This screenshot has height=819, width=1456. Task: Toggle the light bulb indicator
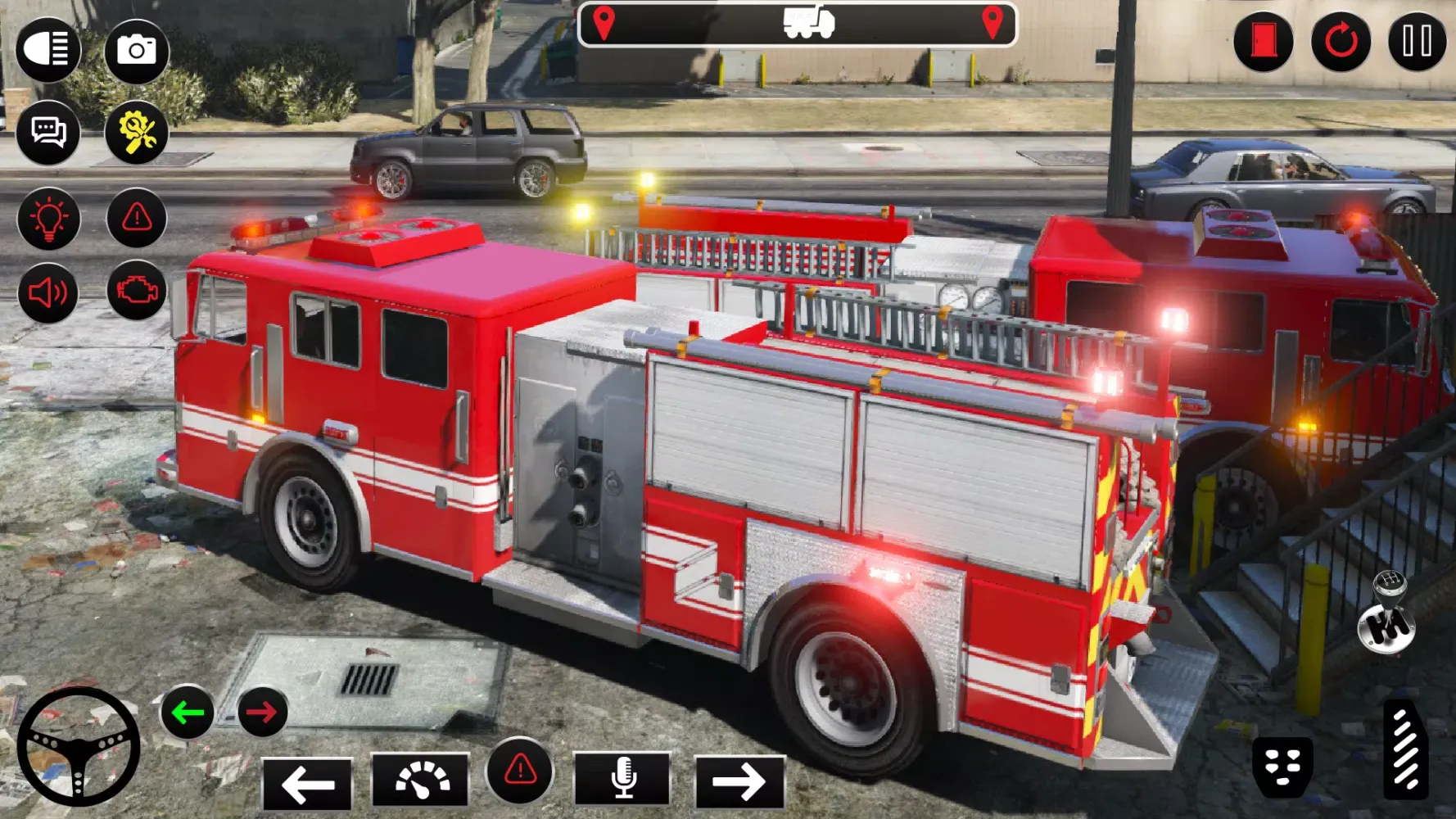click(x=49, y=219)
